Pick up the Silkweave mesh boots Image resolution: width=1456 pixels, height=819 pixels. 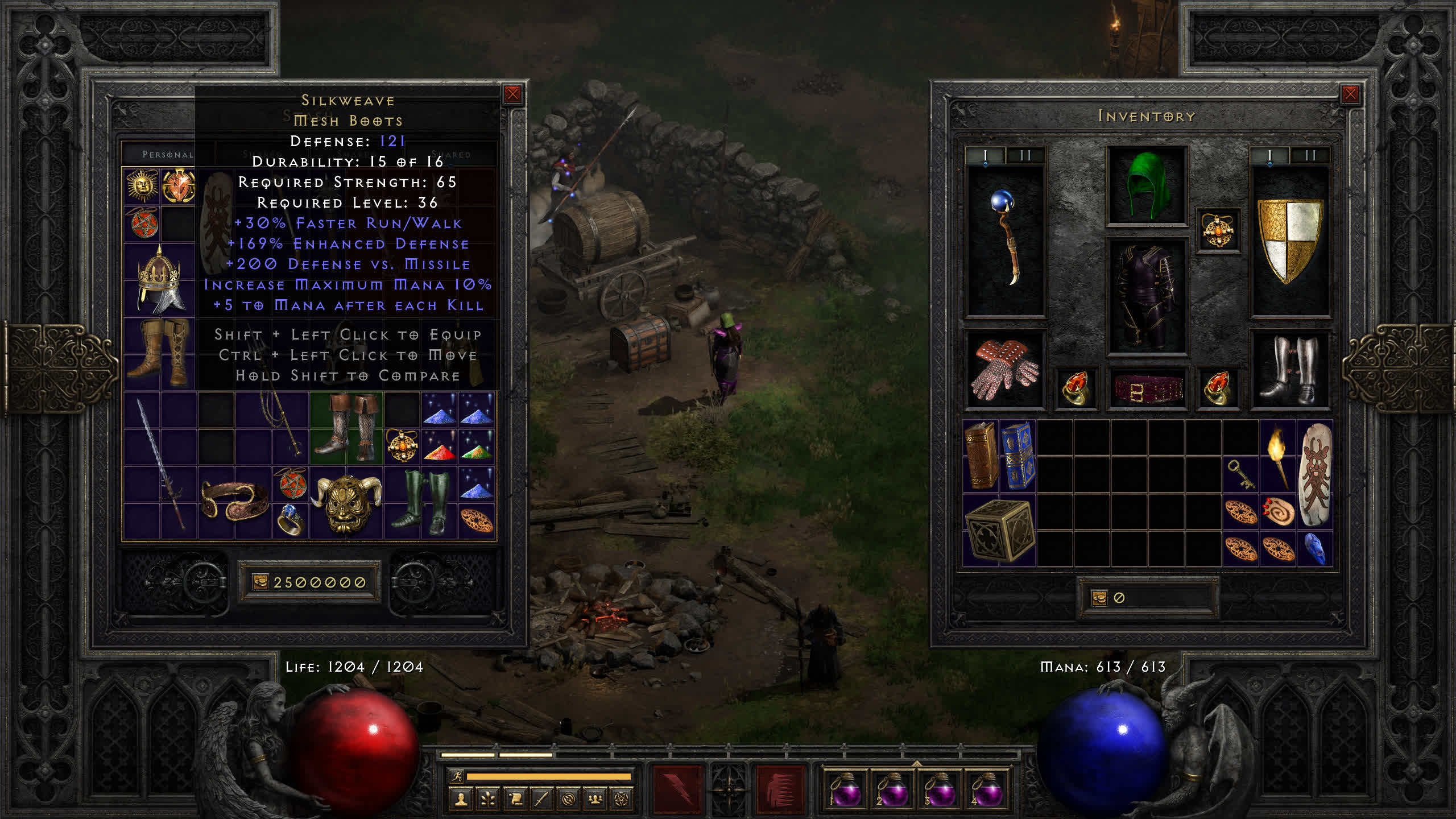click(346, 428)
